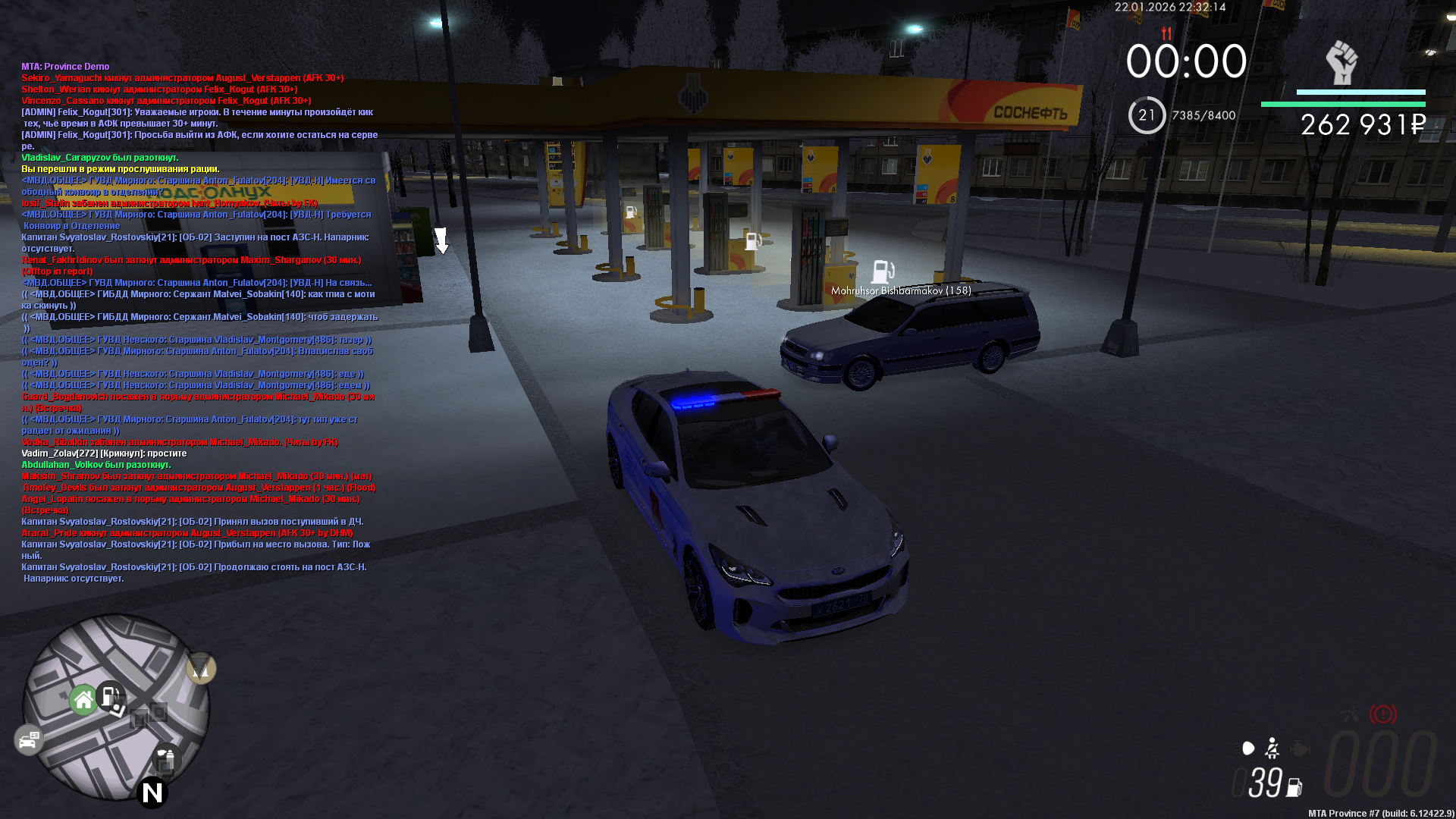Viewport: 1456px width, 819px height.
Task: Click the fist weapon icon
Action: 1341,63
